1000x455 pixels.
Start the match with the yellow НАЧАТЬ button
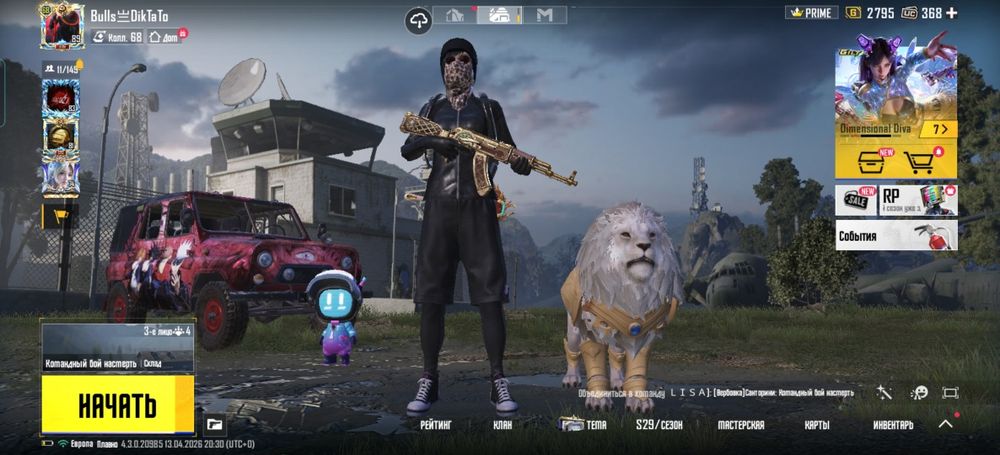click(117, 405)
